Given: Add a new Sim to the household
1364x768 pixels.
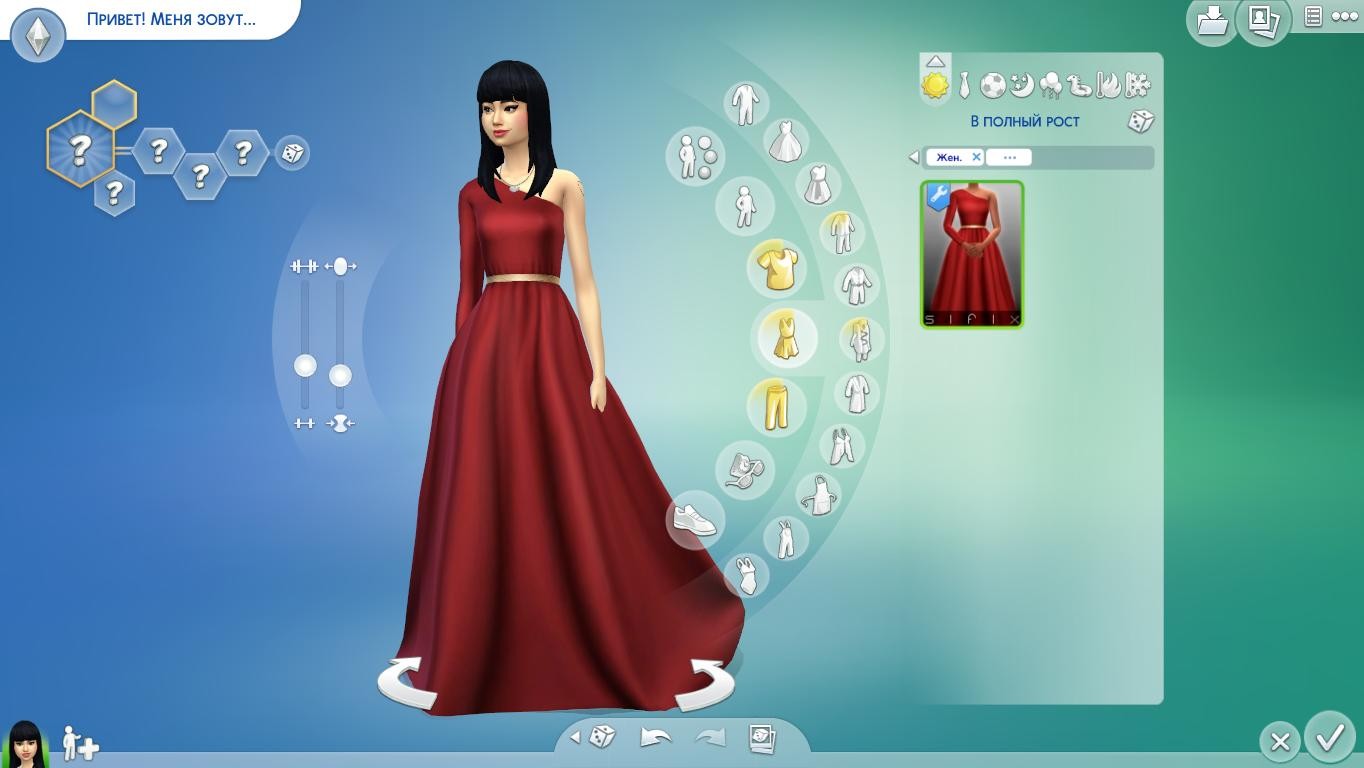Looking at the screenshot, I should 80,744.
